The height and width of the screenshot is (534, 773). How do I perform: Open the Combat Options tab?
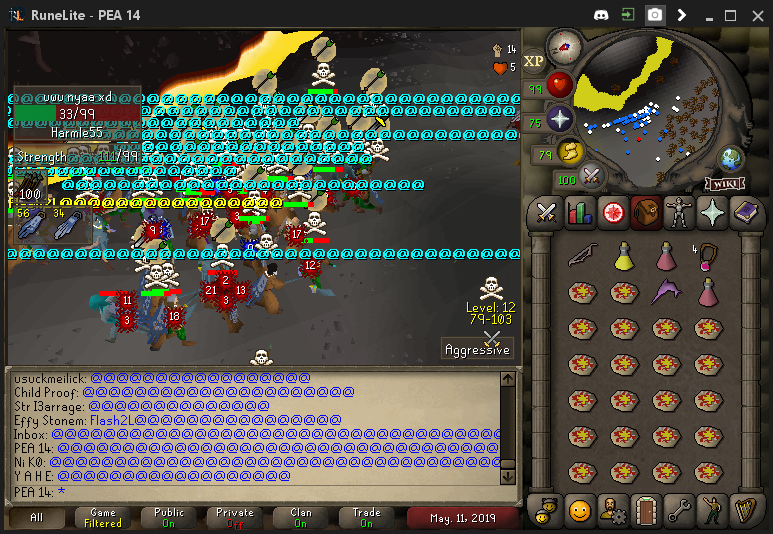coord(546,212)
